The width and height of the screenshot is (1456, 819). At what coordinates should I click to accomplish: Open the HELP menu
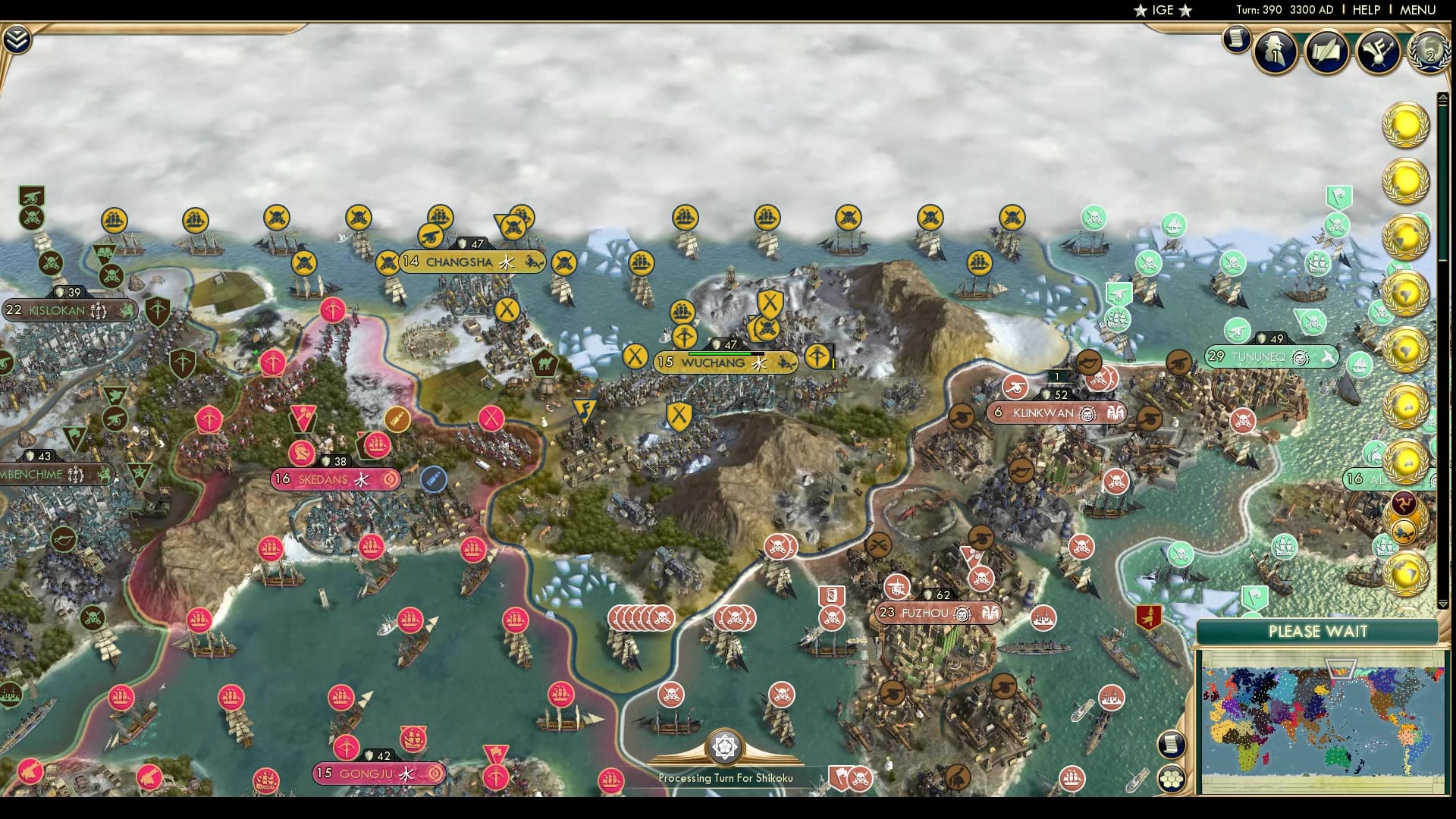tap(1365, 11)
